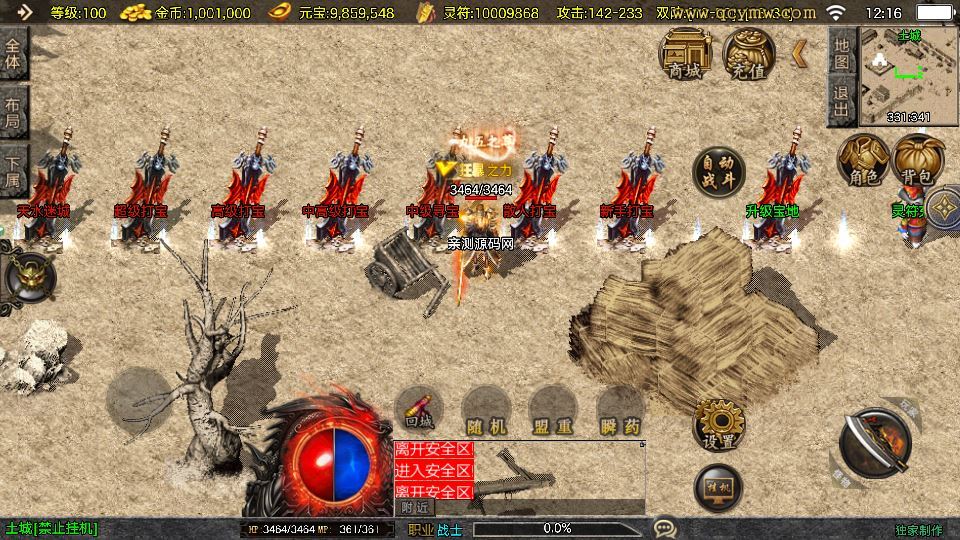
Task: Tap the blade attack button
Action: click(x=875, y=443)
